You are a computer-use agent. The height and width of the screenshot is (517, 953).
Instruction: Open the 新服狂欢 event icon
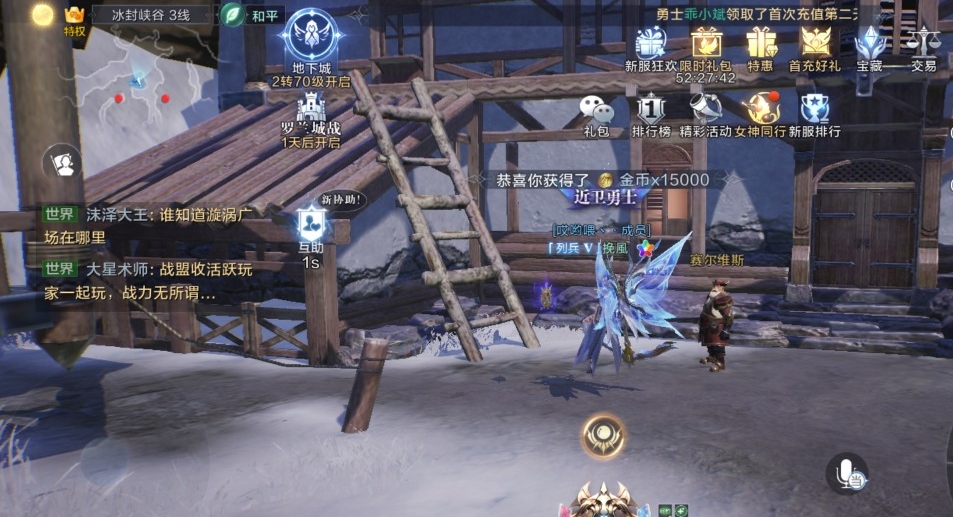click(650, 44)
